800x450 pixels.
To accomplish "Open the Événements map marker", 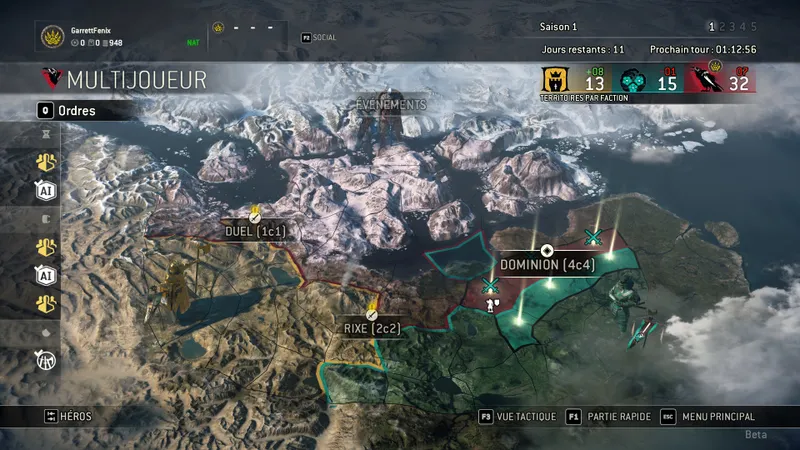I will click(392, 105).
